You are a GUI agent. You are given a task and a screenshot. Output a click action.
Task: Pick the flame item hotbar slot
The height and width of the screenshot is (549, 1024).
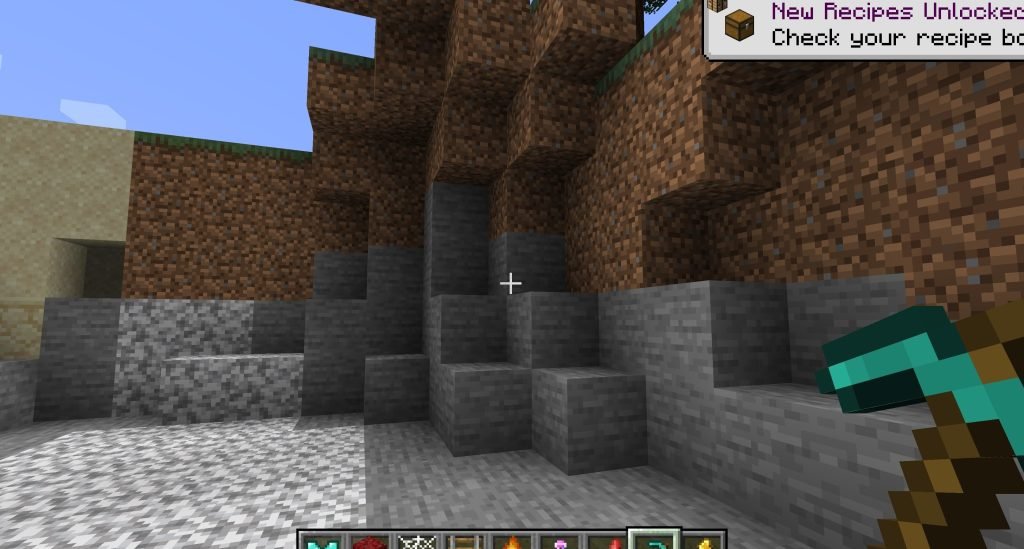[513, 541]
